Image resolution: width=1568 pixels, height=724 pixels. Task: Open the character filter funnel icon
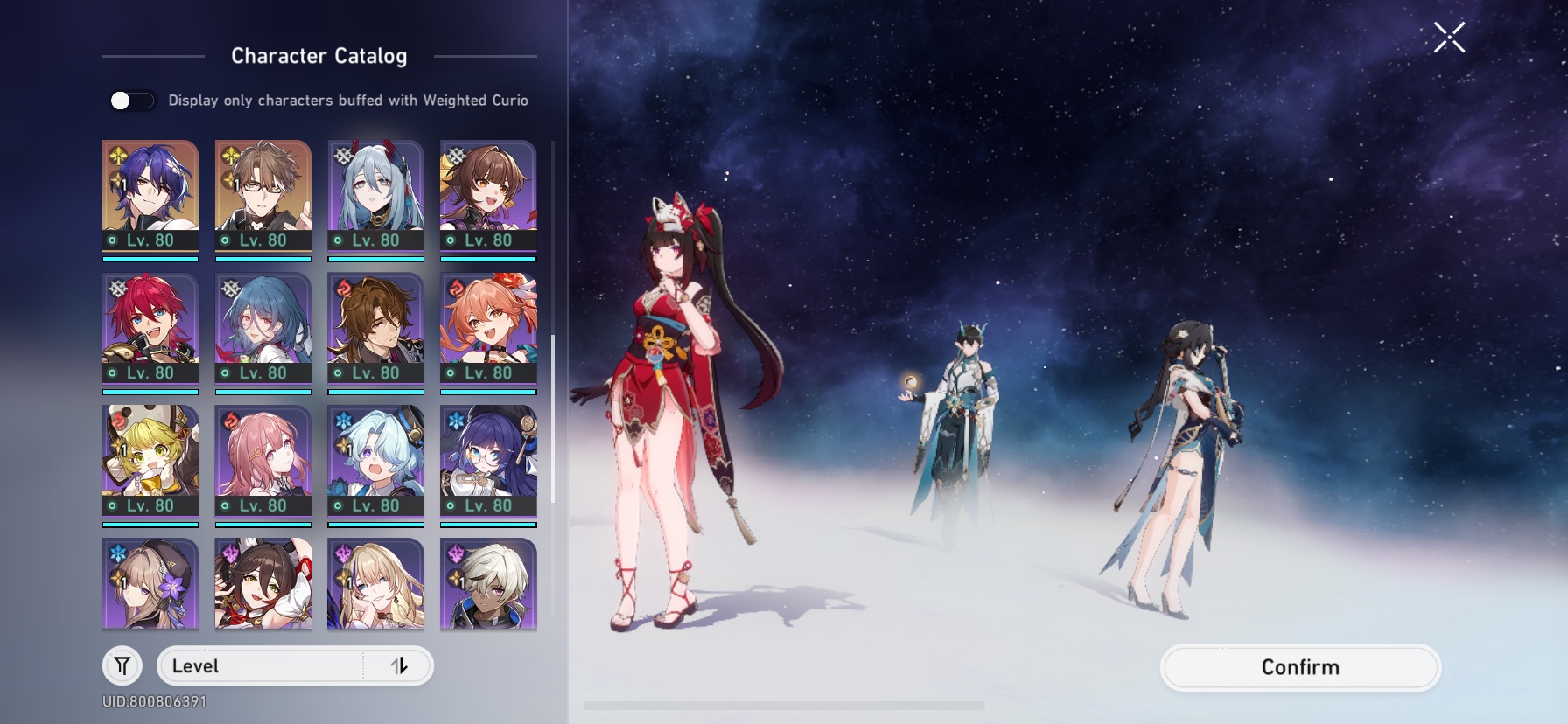pos(122,665)
